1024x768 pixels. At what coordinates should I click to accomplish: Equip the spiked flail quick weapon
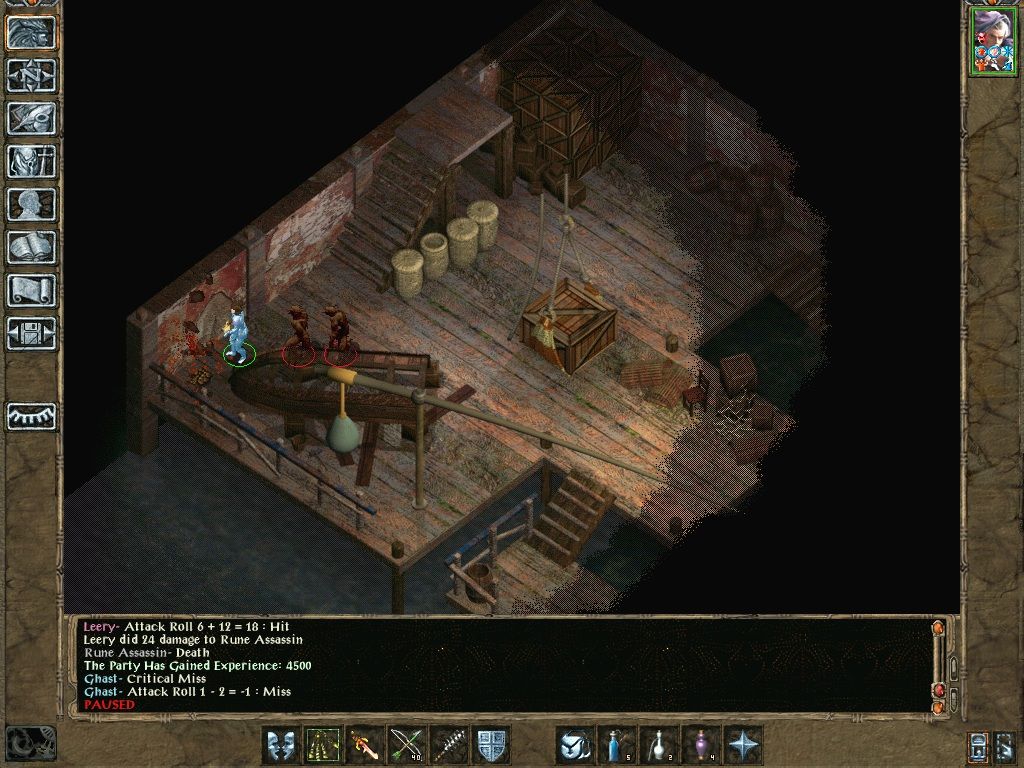pyautogui.click(x=449, y=745)
